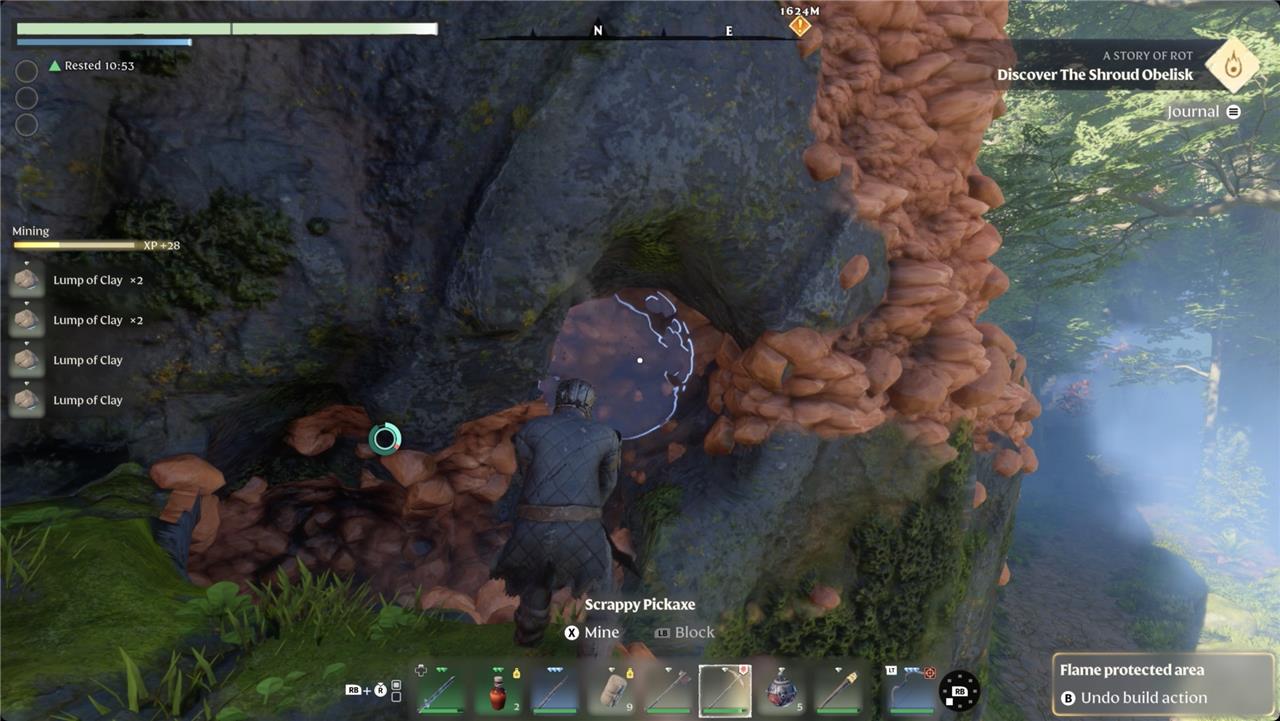Open the Discover The Shroud Obelisk quest tracker

point(1095,75)
